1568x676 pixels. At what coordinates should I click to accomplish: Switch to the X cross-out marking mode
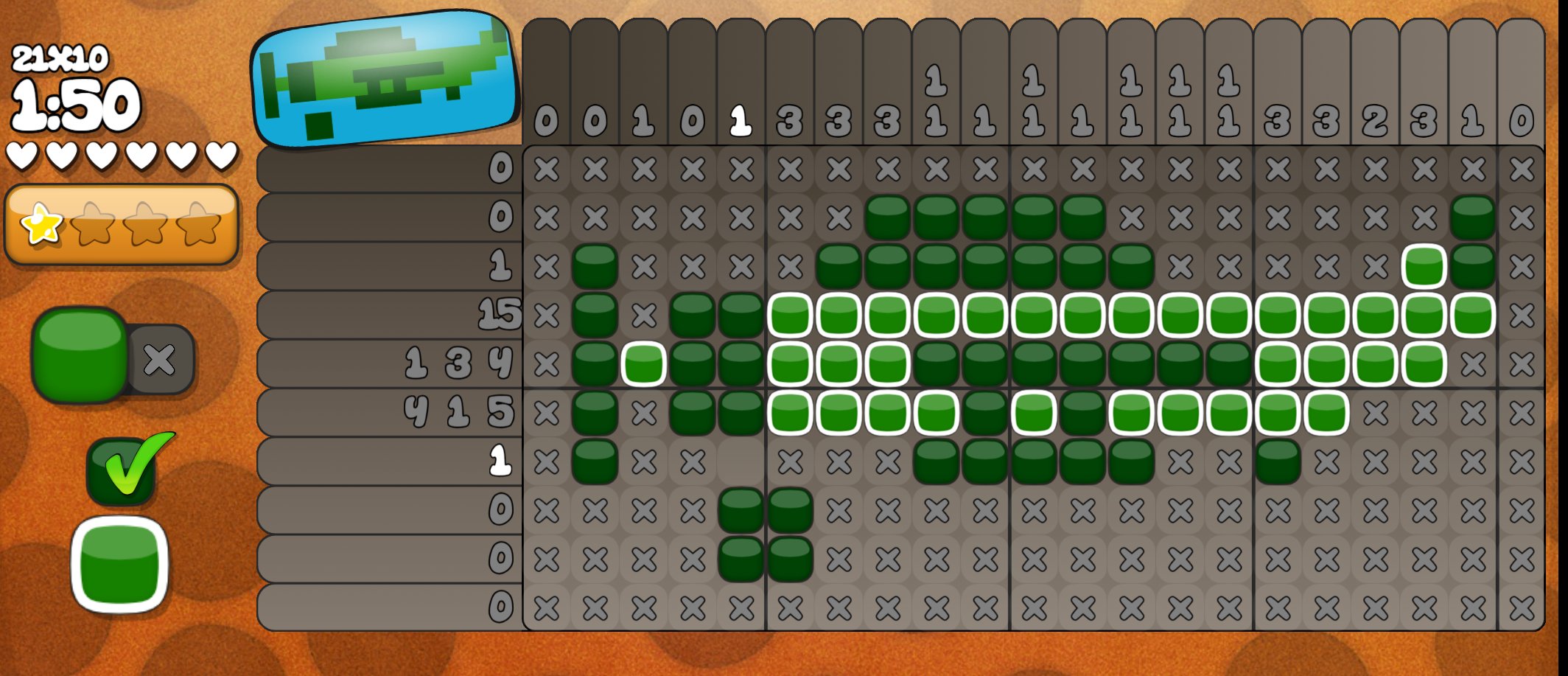pos(161,360)
